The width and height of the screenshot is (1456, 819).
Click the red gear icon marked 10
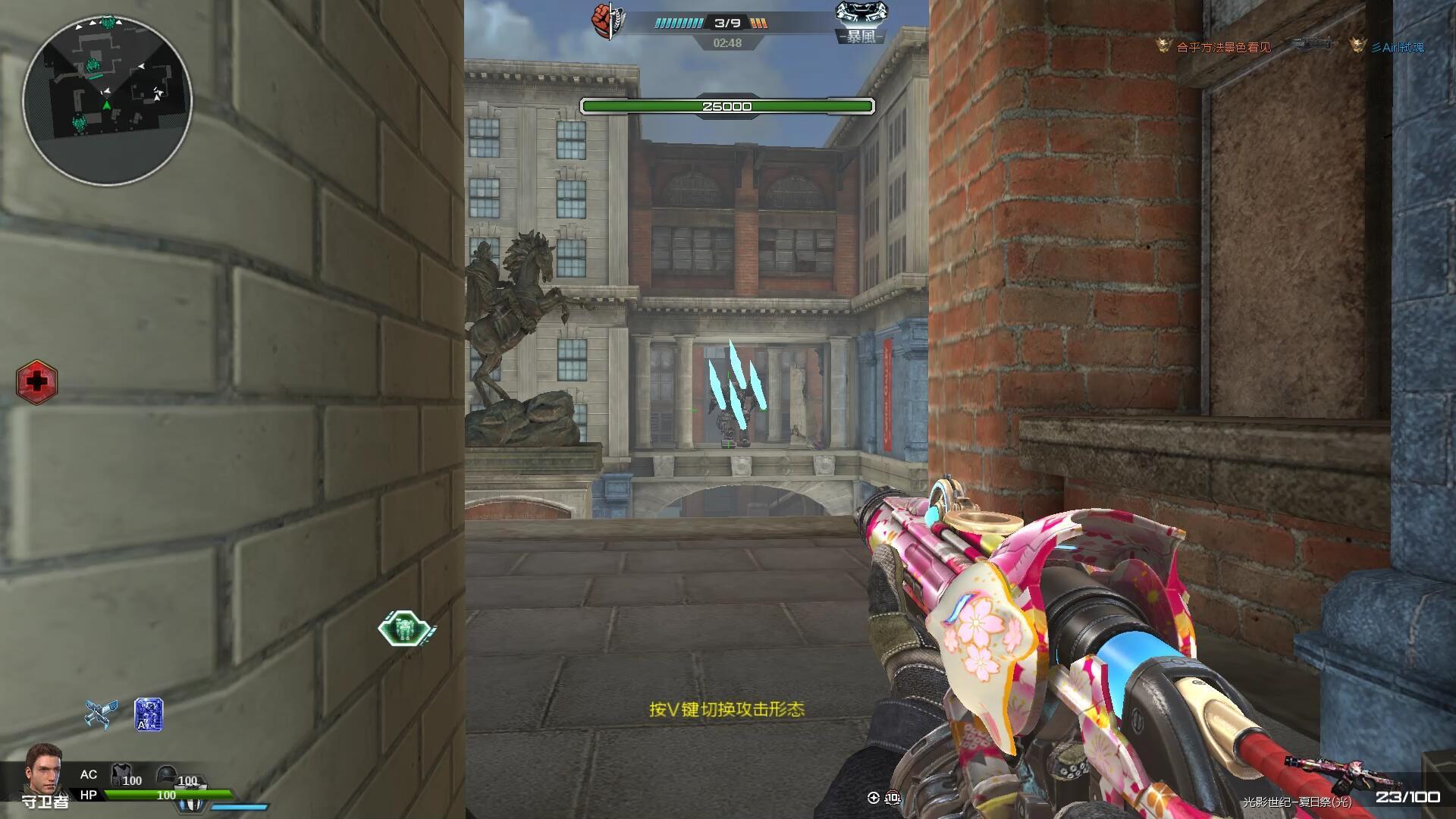893,798
